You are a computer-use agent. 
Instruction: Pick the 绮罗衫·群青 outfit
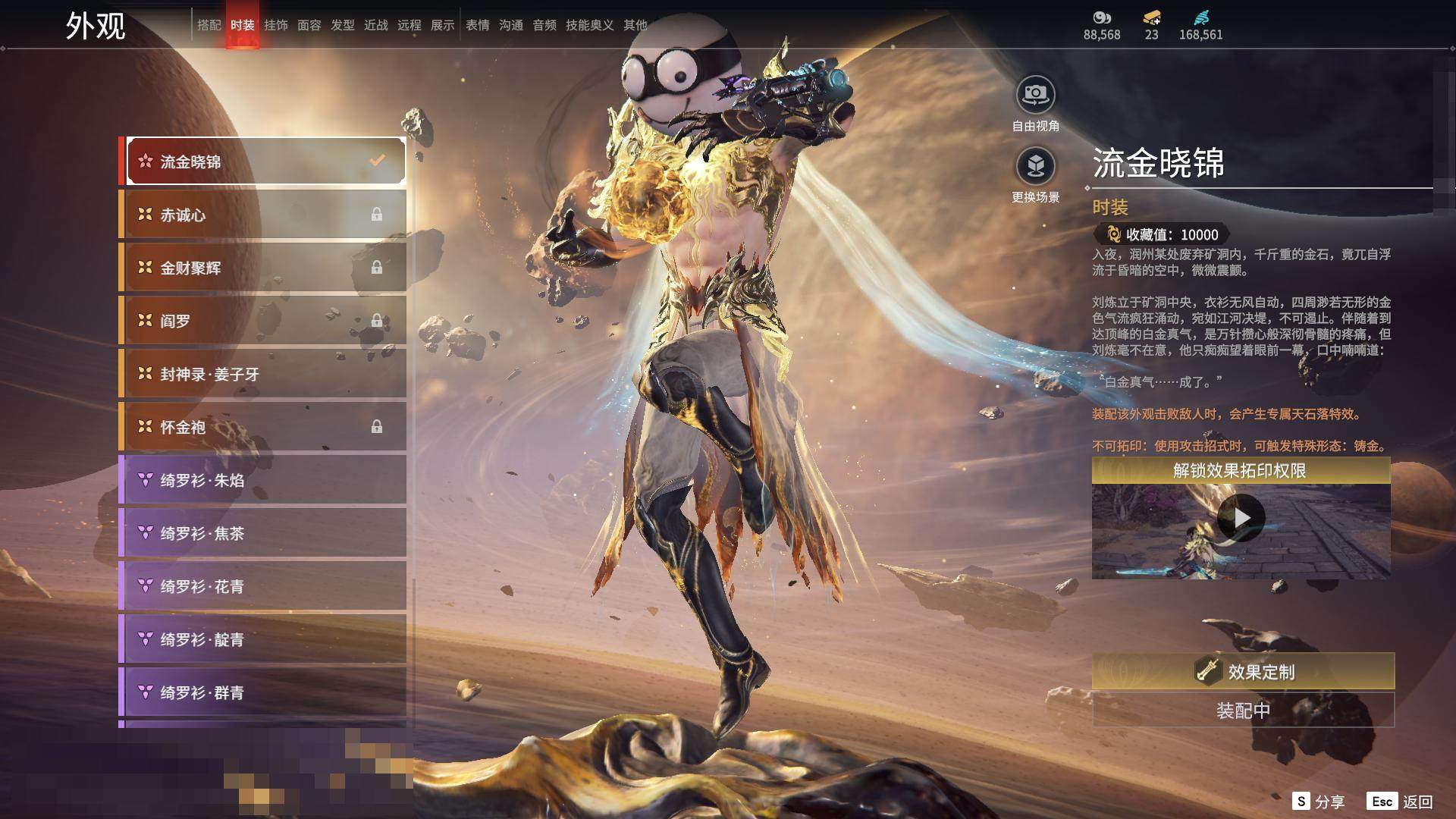[263, 692]
